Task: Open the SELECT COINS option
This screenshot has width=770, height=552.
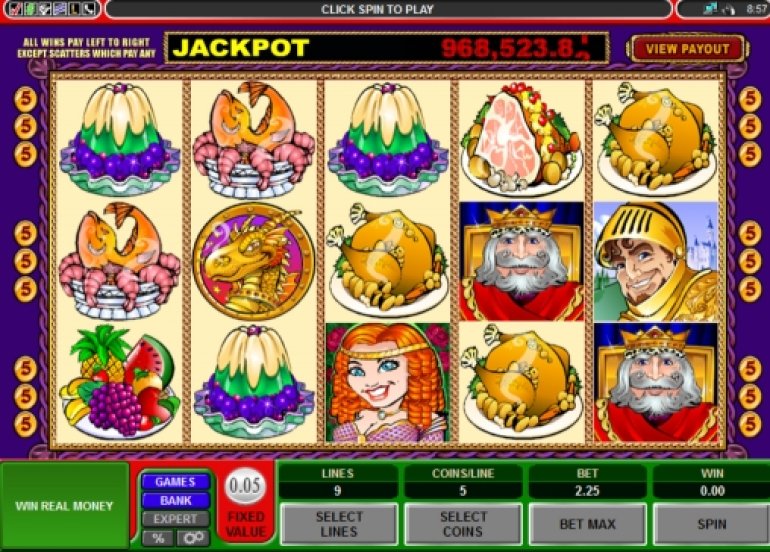Action: (x=463, y=524)
